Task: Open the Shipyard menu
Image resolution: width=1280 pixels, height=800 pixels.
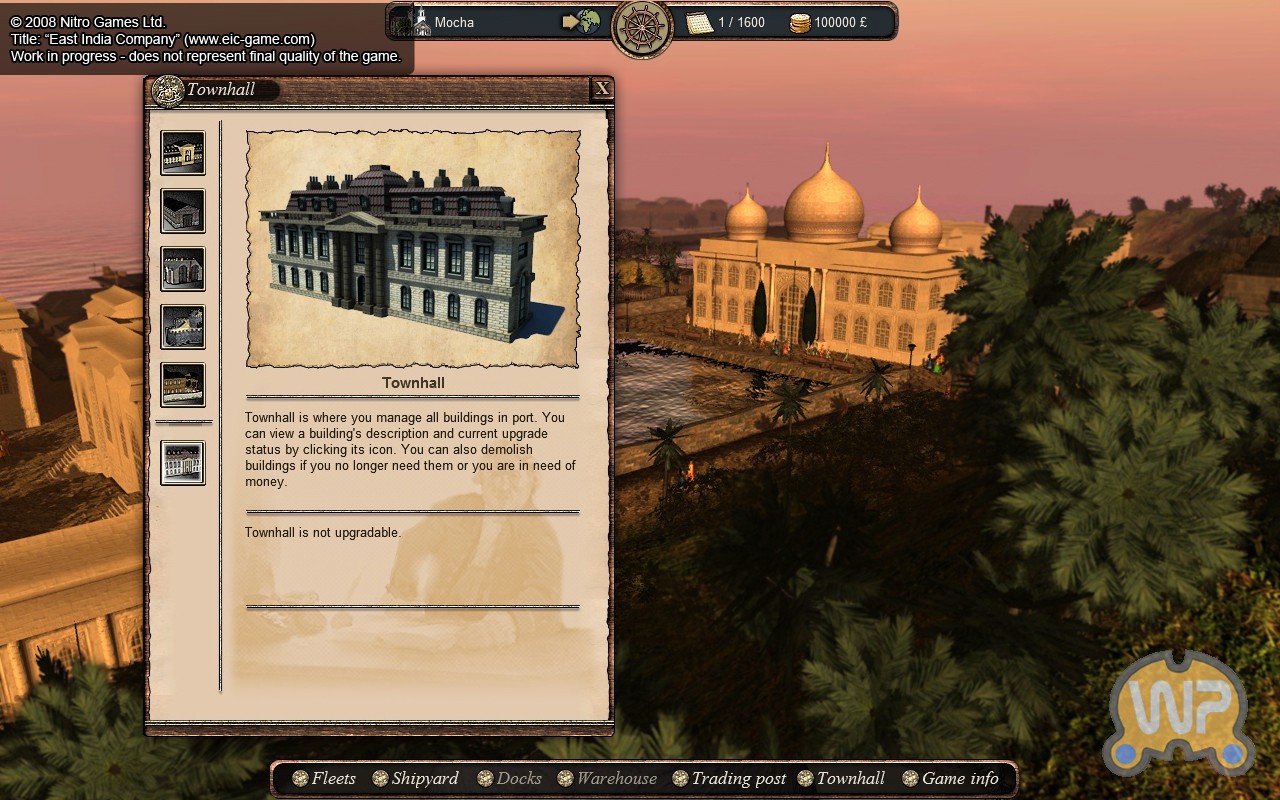Action: click(x=415, y=778)
